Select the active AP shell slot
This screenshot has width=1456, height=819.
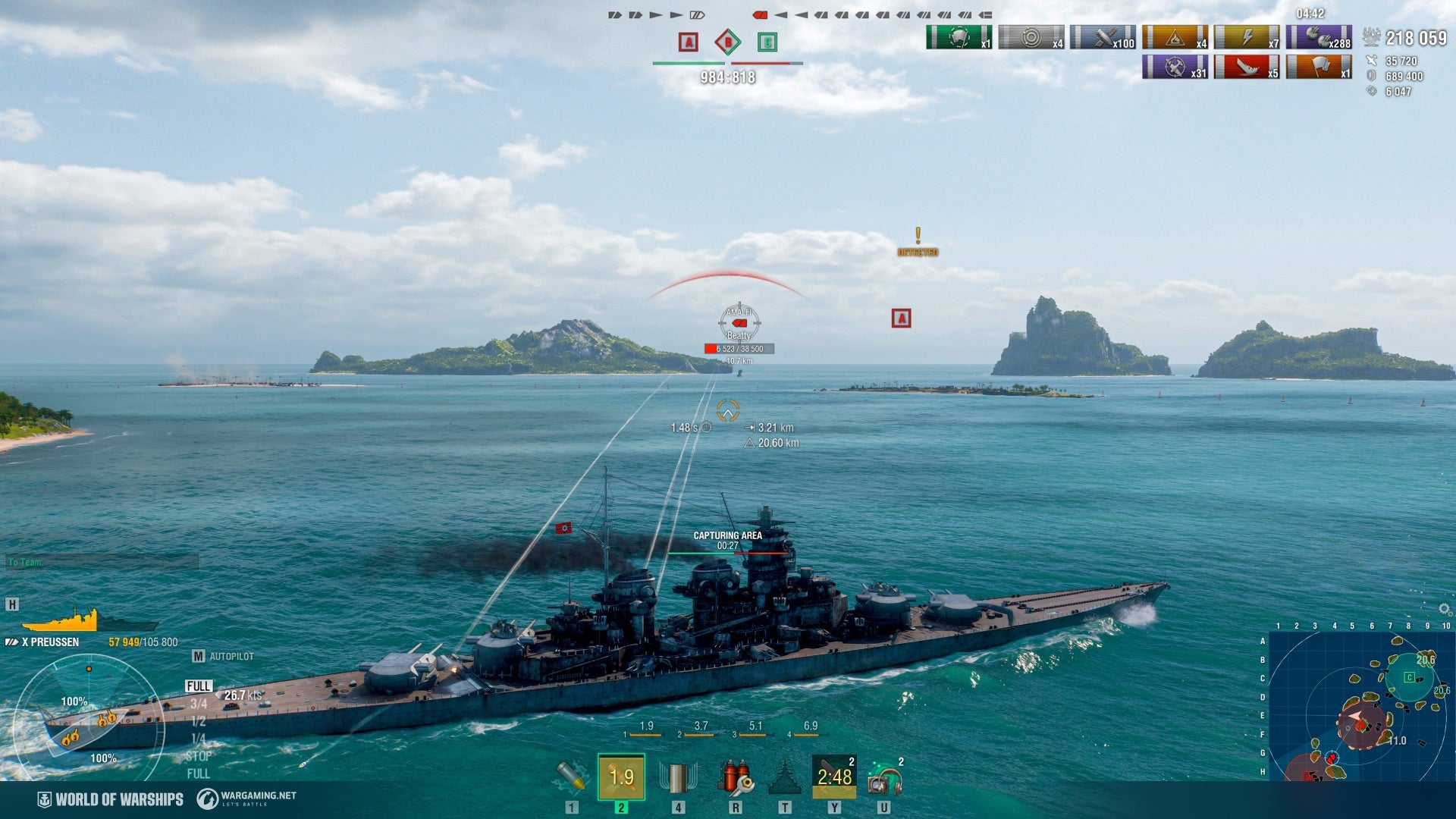click(621, 777)
